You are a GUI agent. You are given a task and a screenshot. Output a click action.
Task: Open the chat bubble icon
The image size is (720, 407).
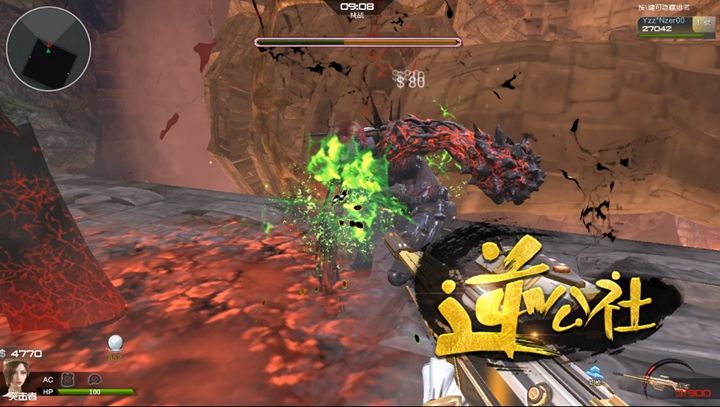[94, 380]
